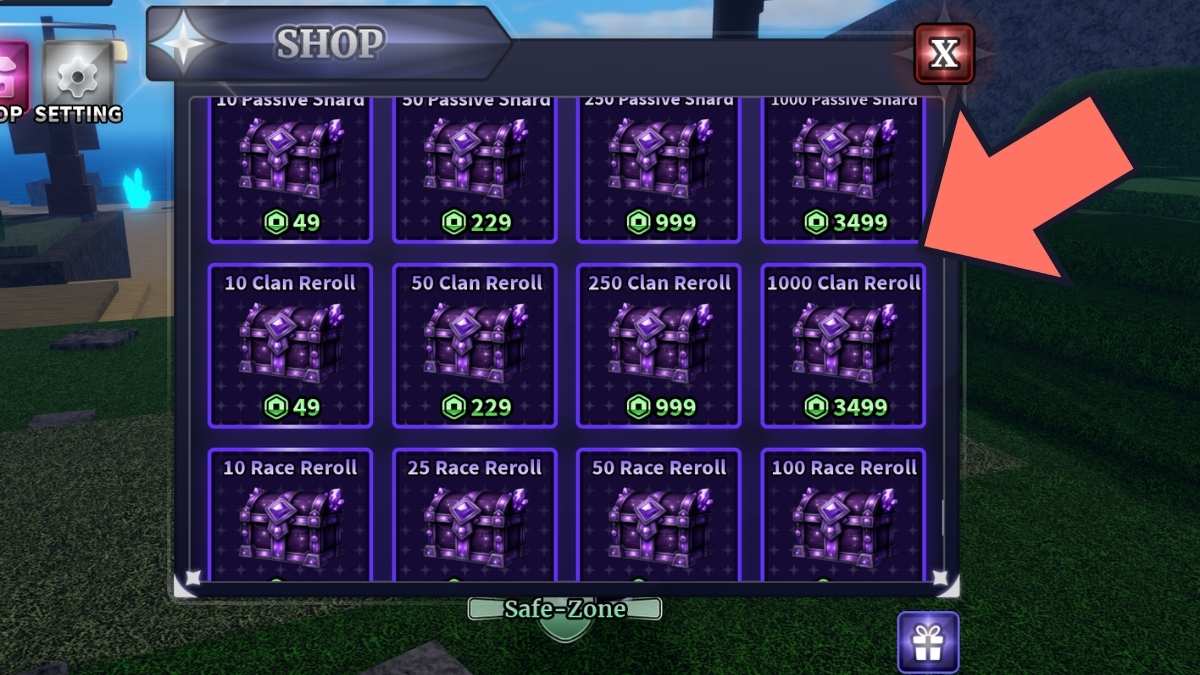This screenshot has width=1200, height=675.
Task: Choose the 50 Clan Reroll pack
Action: (x=475, y=345)
